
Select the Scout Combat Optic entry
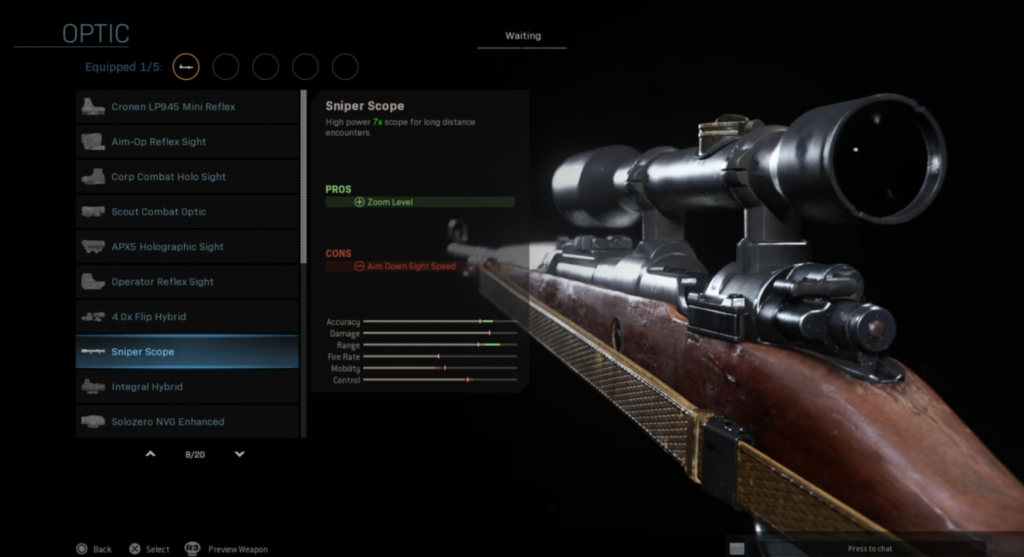coord(187,212)
